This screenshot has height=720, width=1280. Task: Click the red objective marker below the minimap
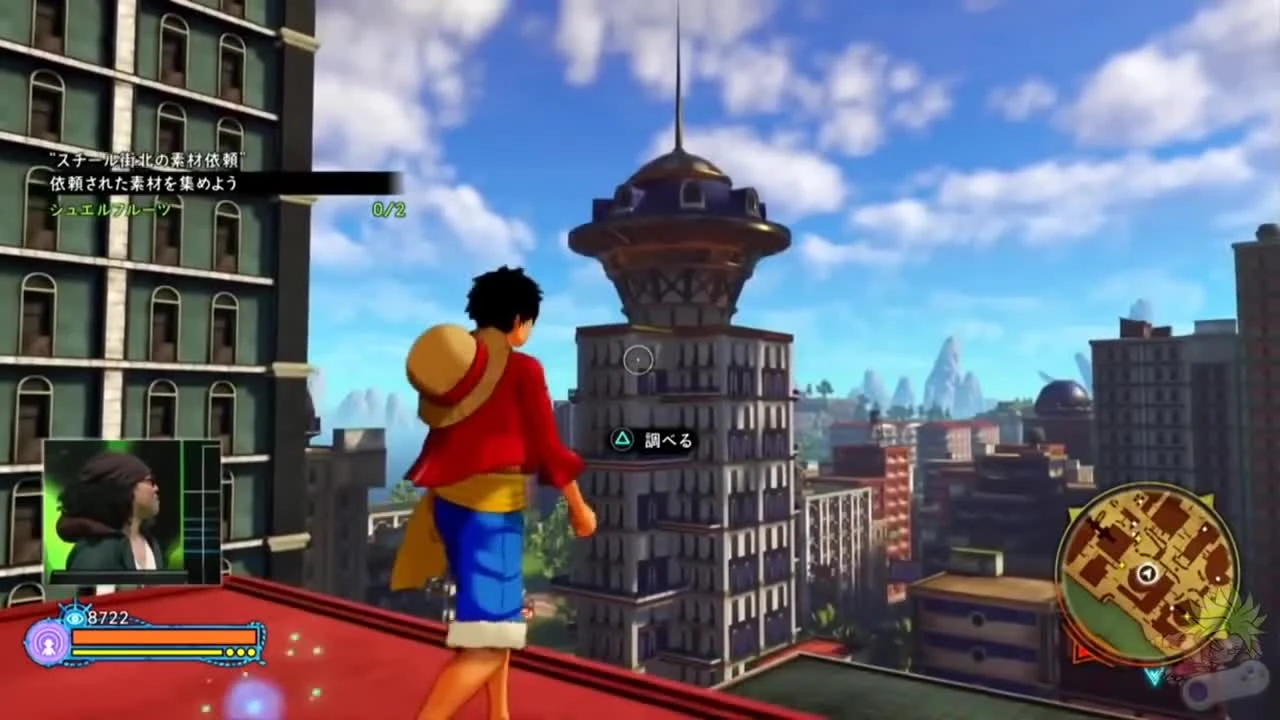(x=1082, y=652)
